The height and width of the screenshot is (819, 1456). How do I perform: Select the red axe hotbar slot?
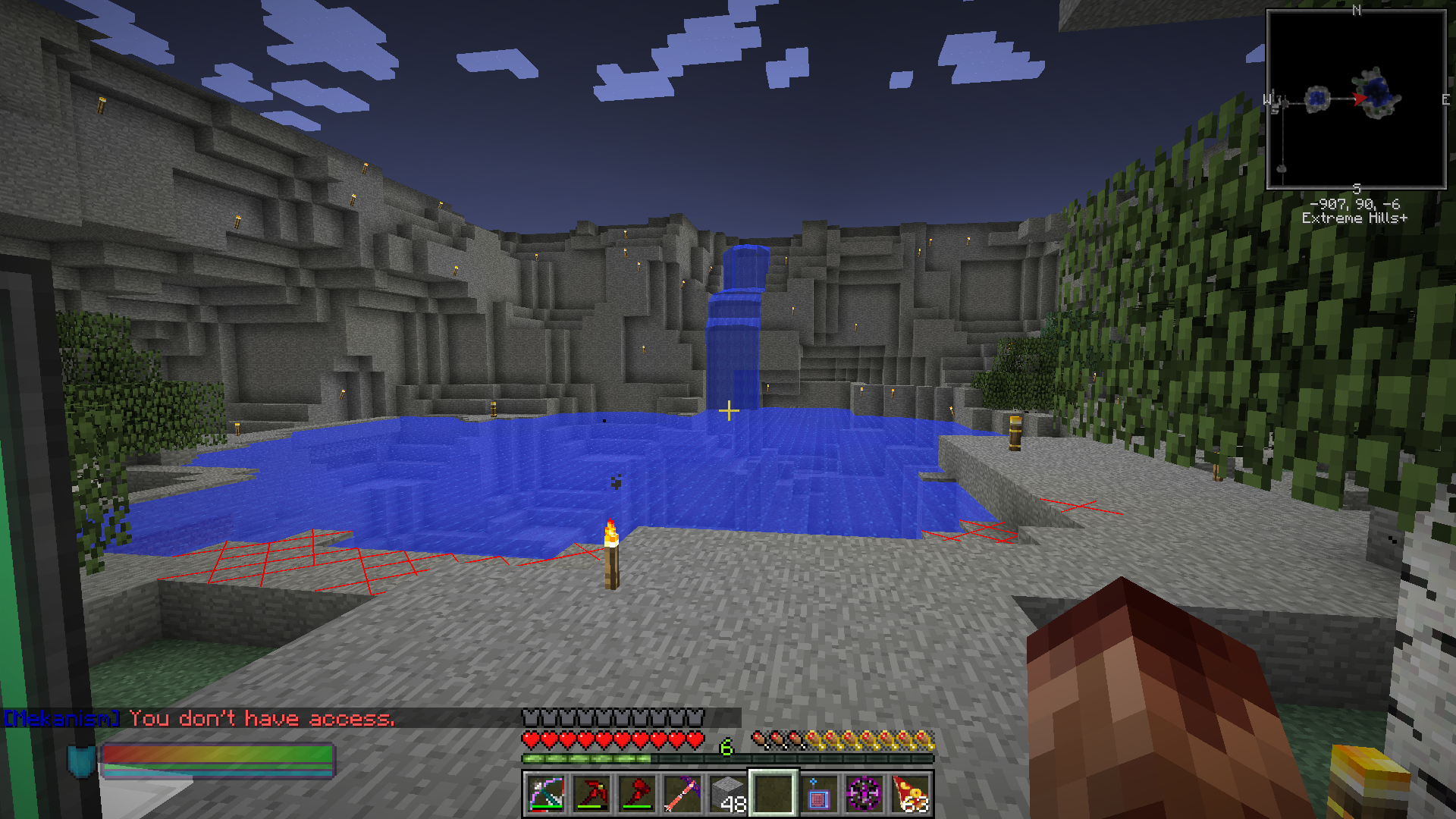[637, 794]
